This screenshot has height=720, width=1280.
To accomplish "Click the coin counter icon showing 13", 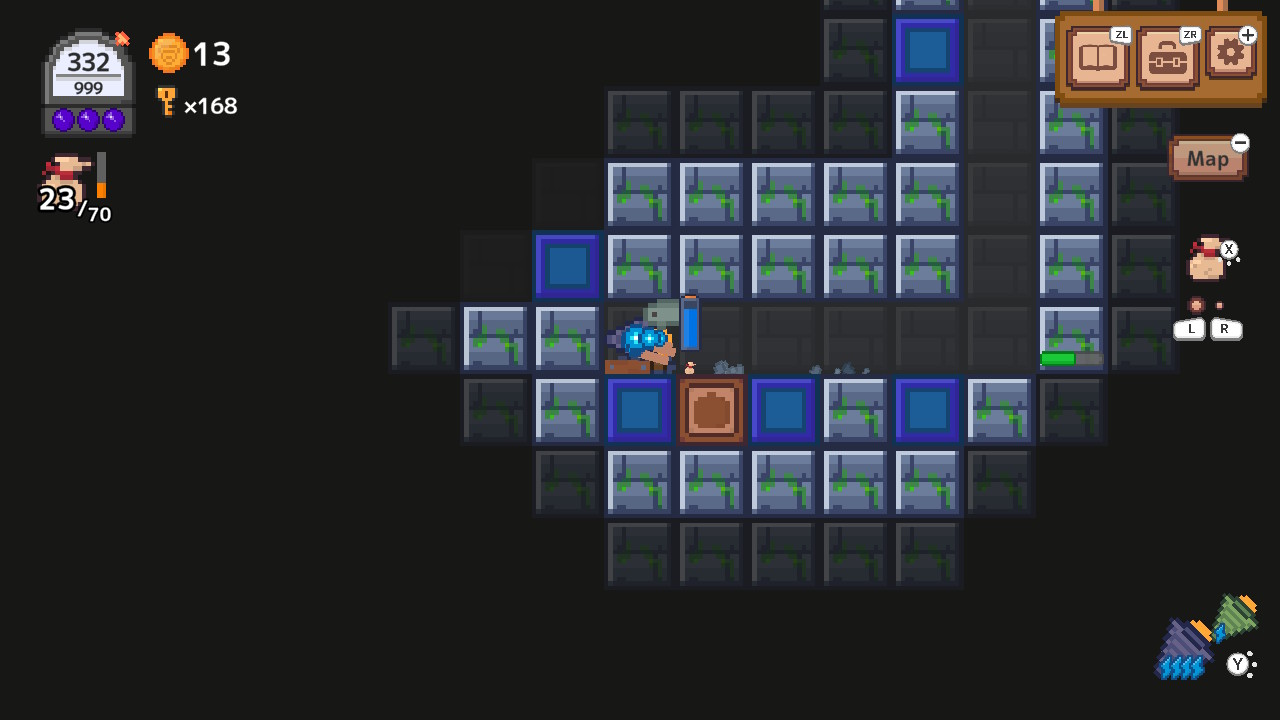I will [x=168, y=54].
